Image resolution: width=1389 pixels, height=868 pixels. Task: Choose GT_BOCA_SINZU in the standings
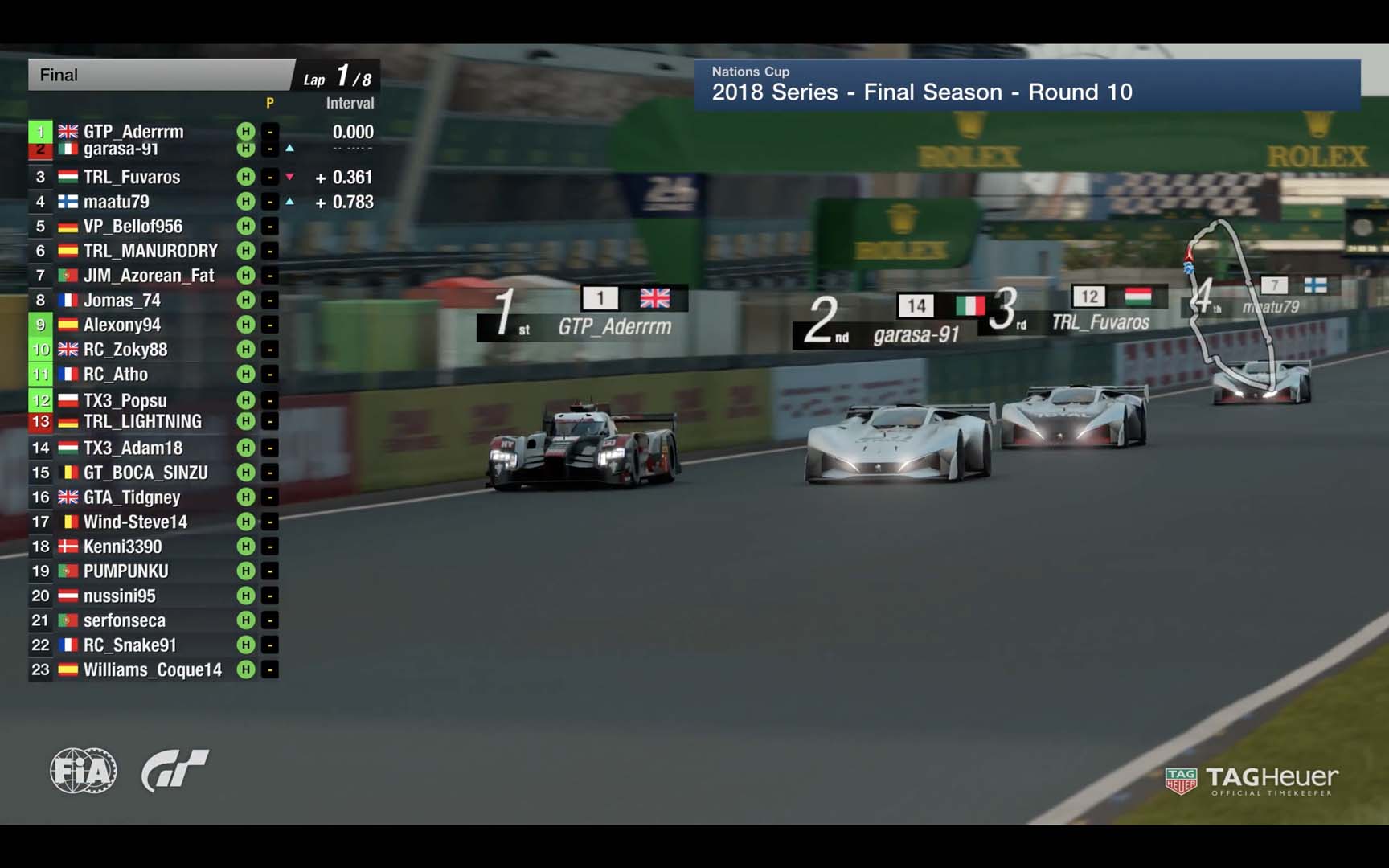pyautogui.click(x=145, y=473)
